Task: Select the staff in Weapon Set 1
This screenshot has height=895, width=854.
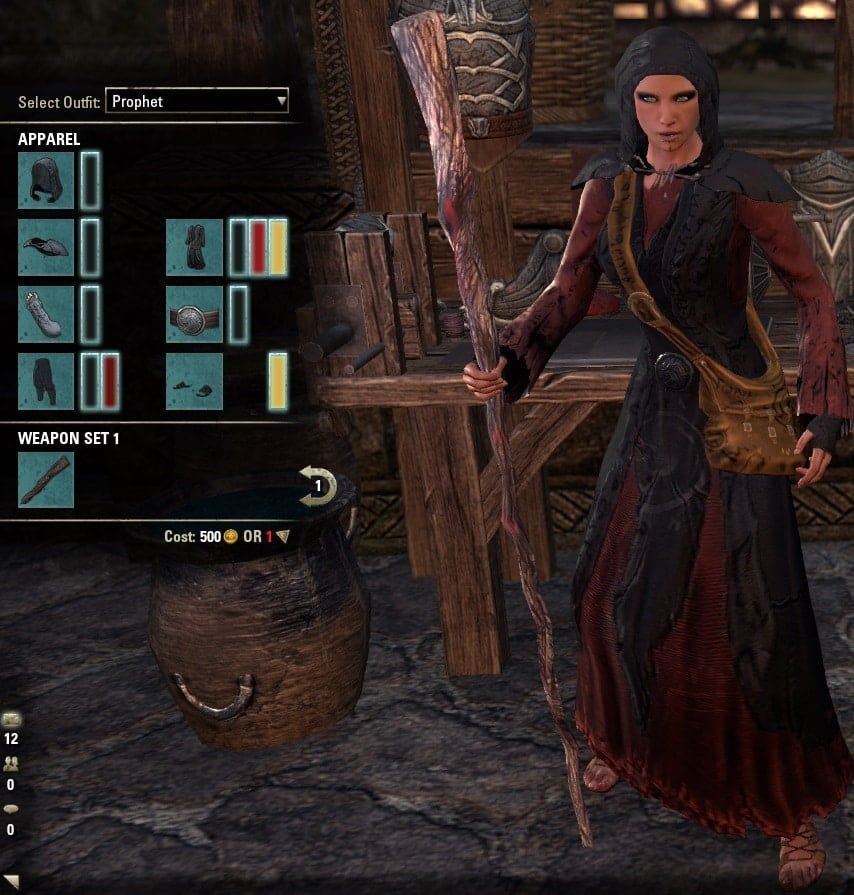Action: (x=46, y=480)
